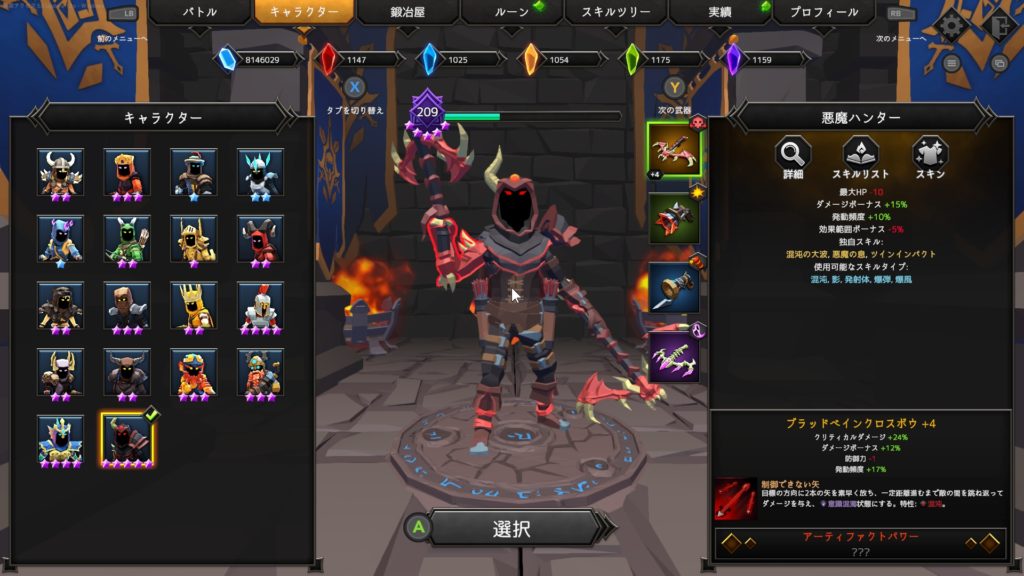Pick the purple bone claw weapon slot
Viewport: 1024px width, 576px height.
[x=674, y=357]
